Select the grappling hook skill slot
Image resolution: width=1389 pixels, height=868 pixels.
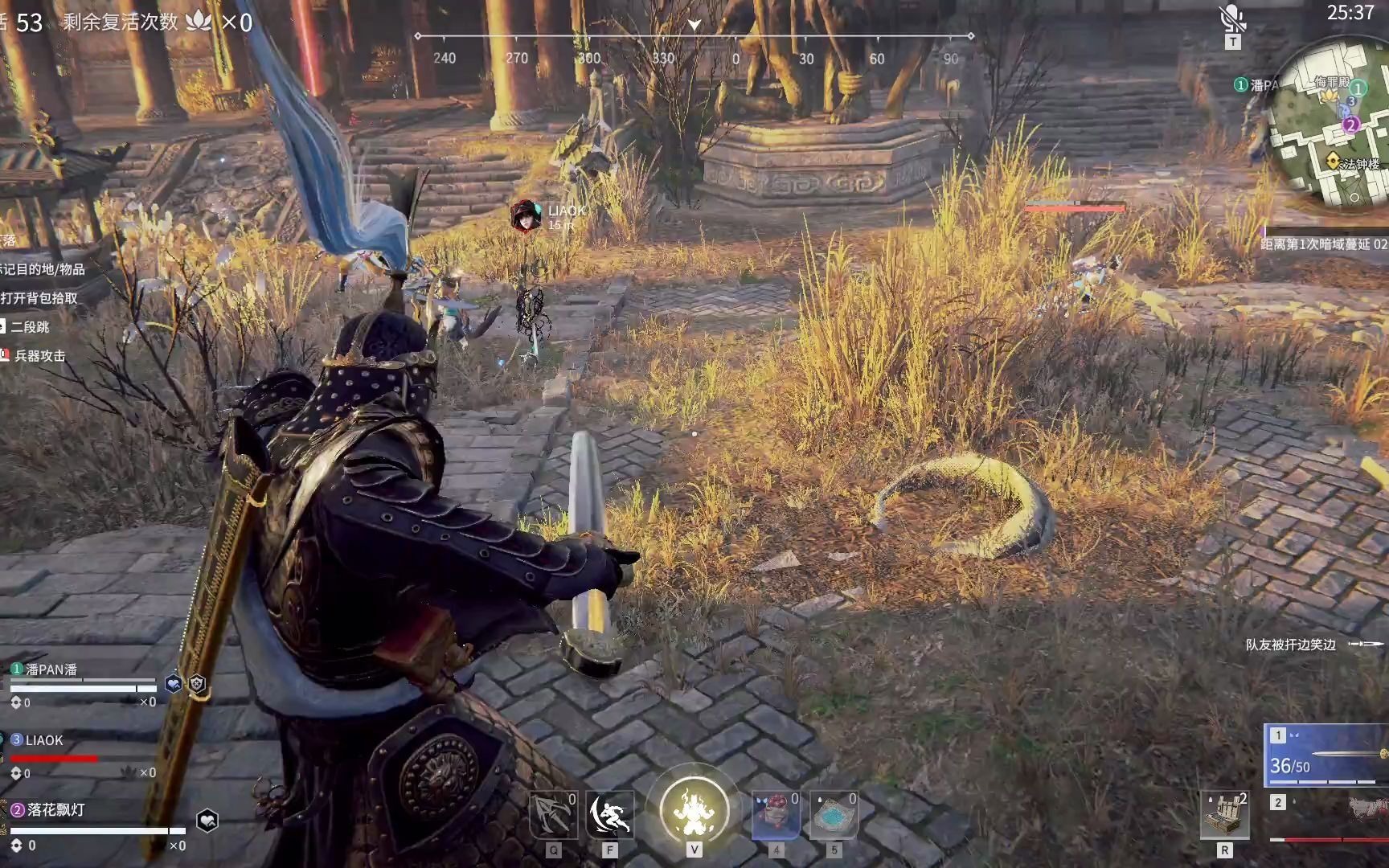[553, 815]
